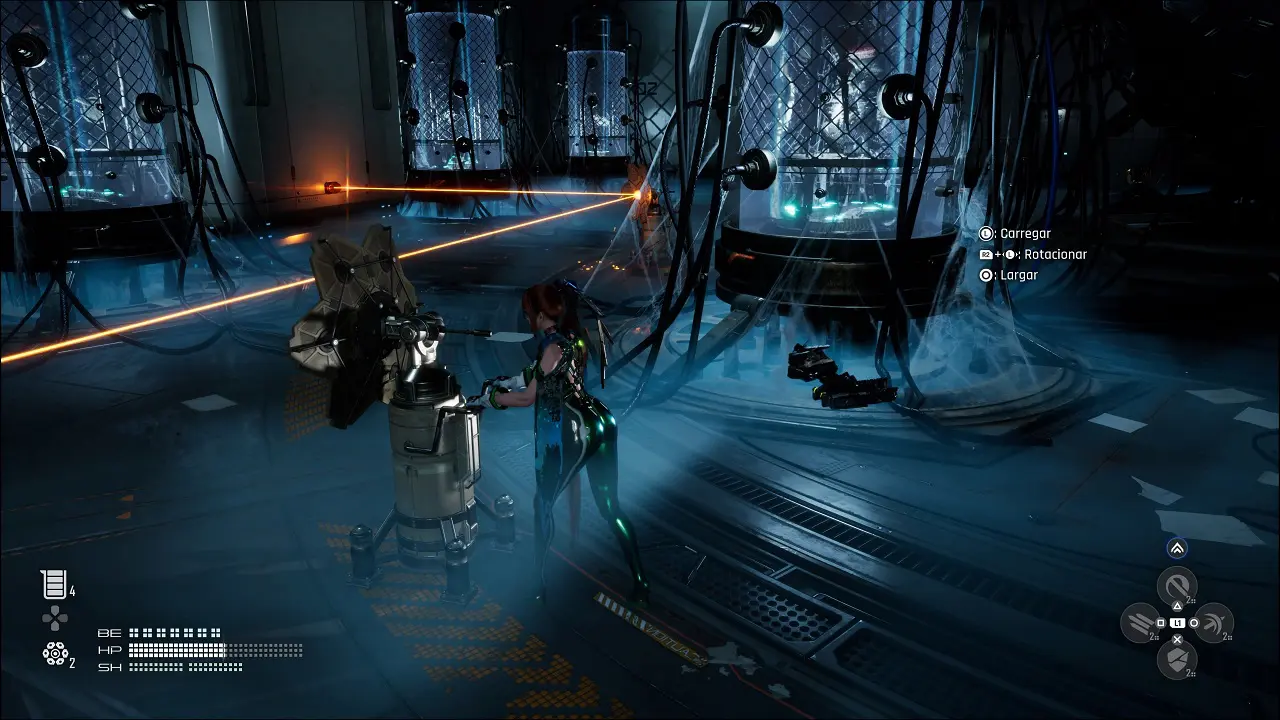Click the double-chevron up icon above the skills
The image size is (1280, 720).
1177,548
